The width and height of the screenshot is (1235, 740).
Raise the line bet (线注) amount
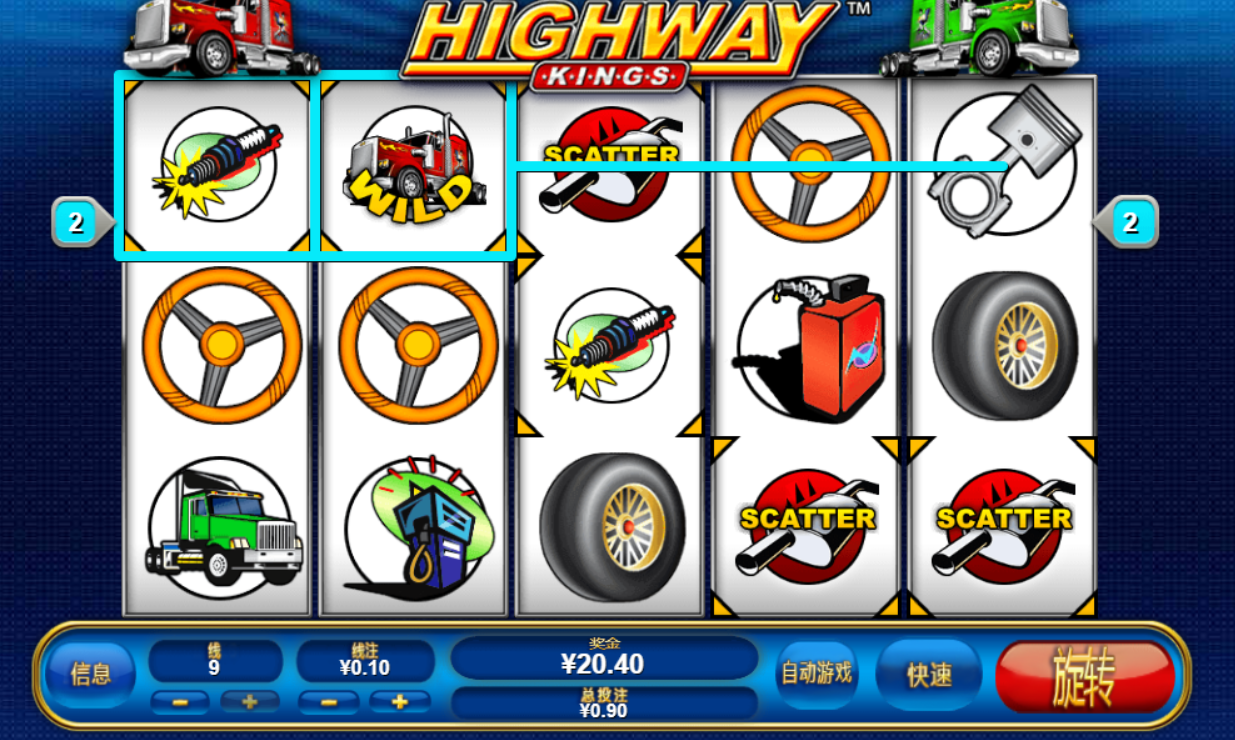[x=398, y=702]
